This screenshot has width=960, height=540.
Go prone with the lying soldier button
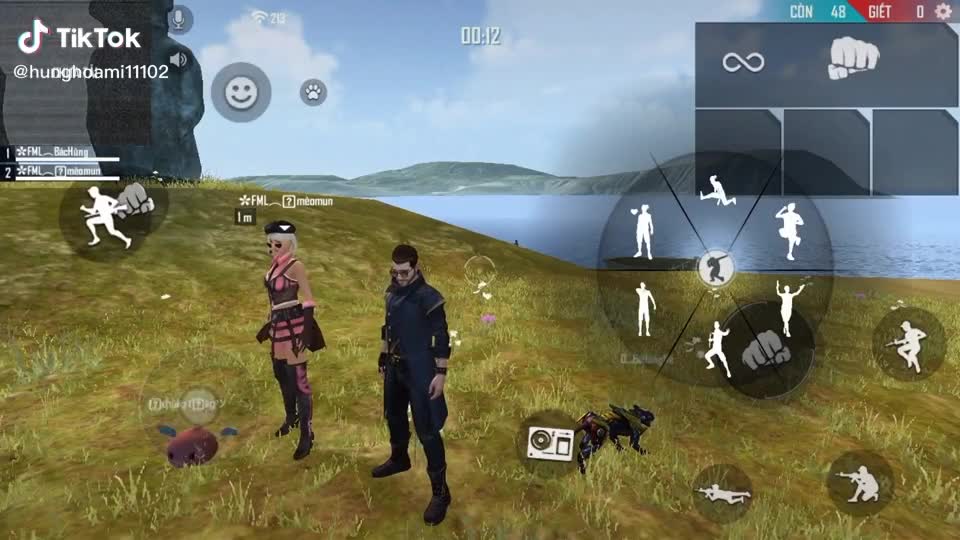coord(722,492)
